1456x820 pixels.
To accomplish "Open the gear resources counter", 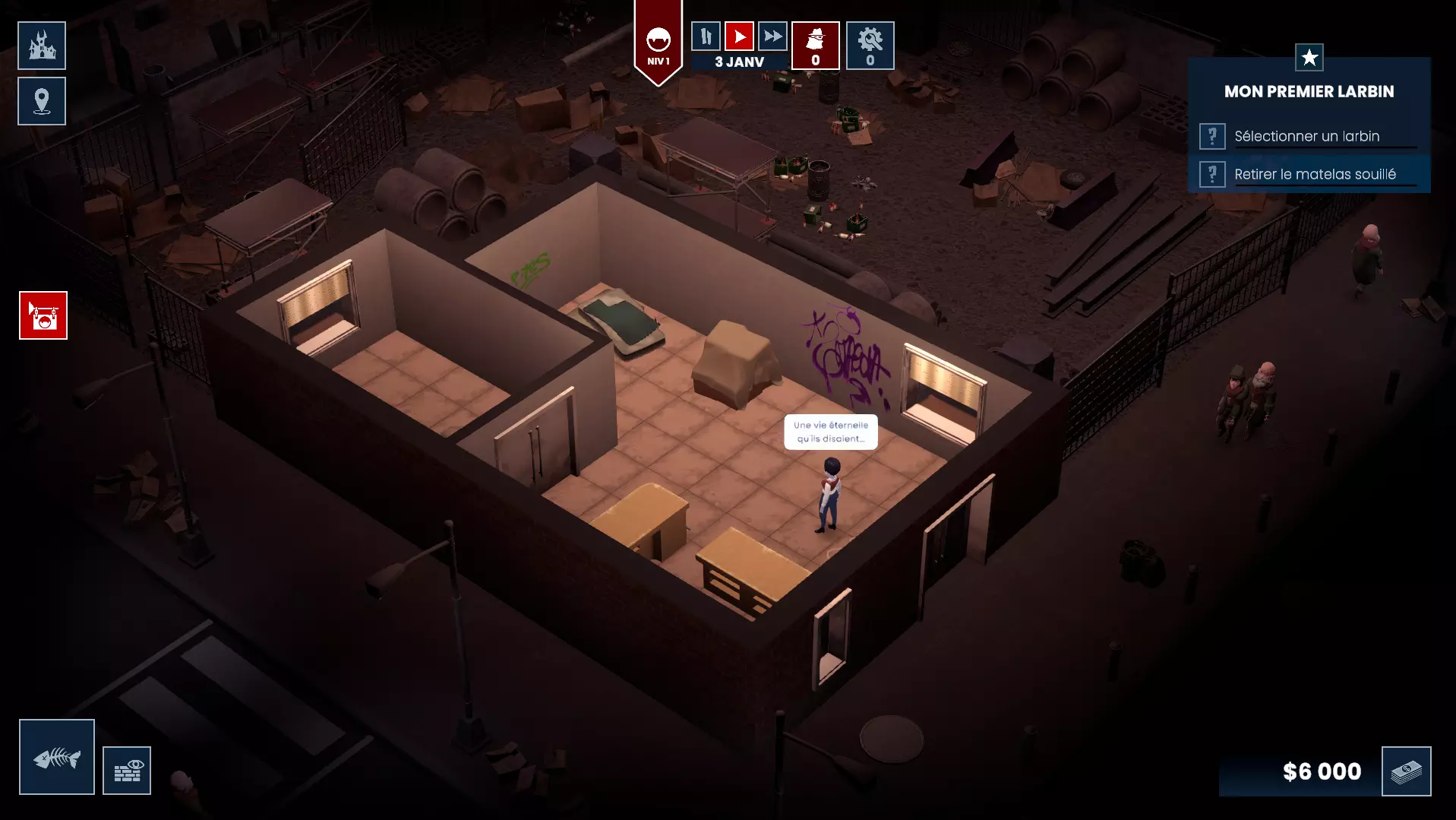I will (870, 46).
